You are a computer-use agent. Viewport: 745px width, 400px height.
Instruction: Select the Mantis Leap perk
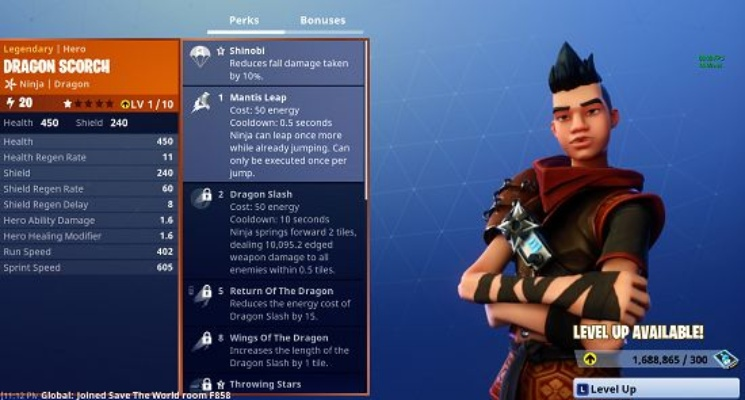click(x=273, y=133)
